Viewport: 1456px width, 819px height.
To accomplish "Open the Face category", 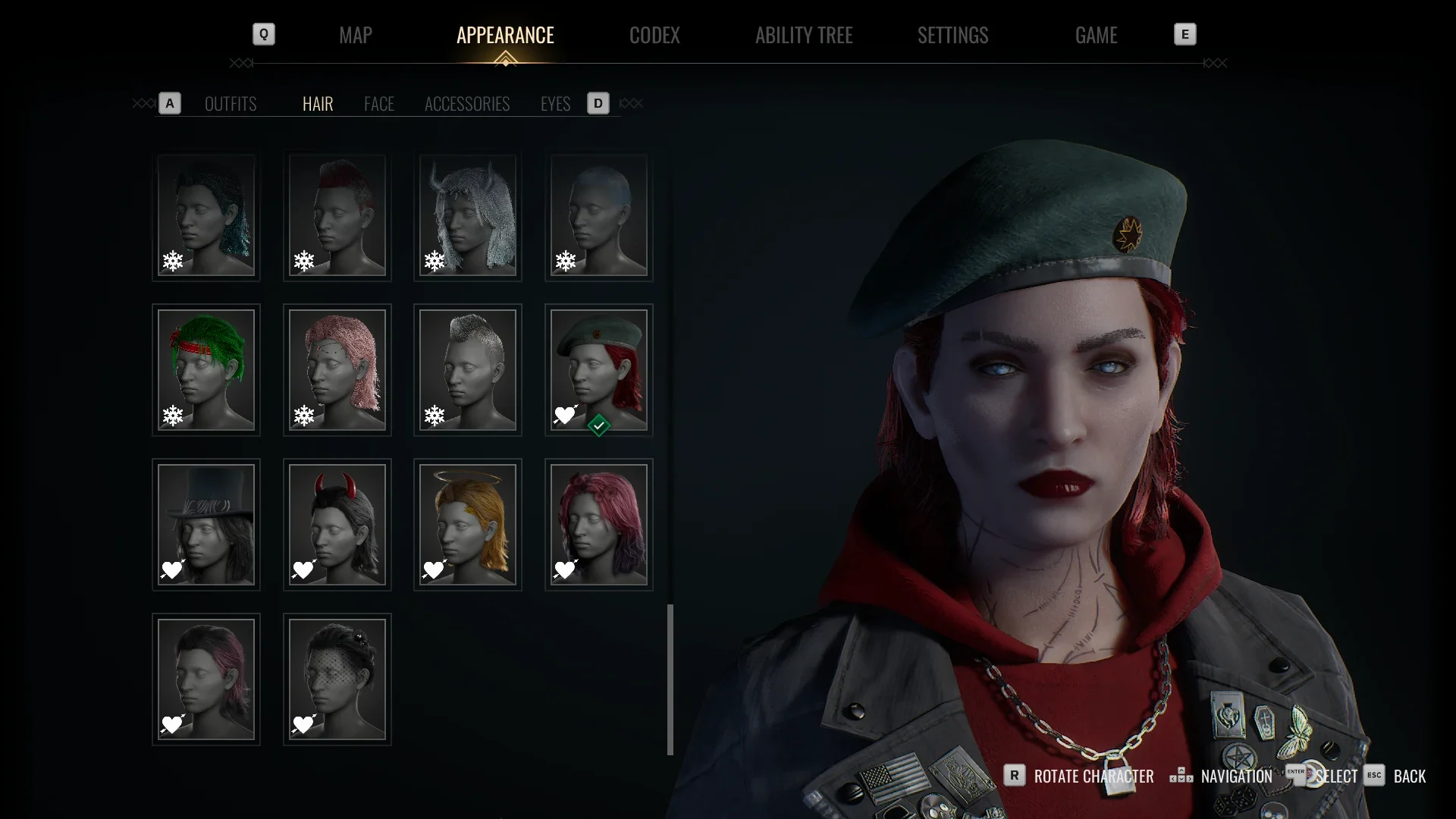I will (379, 104).
